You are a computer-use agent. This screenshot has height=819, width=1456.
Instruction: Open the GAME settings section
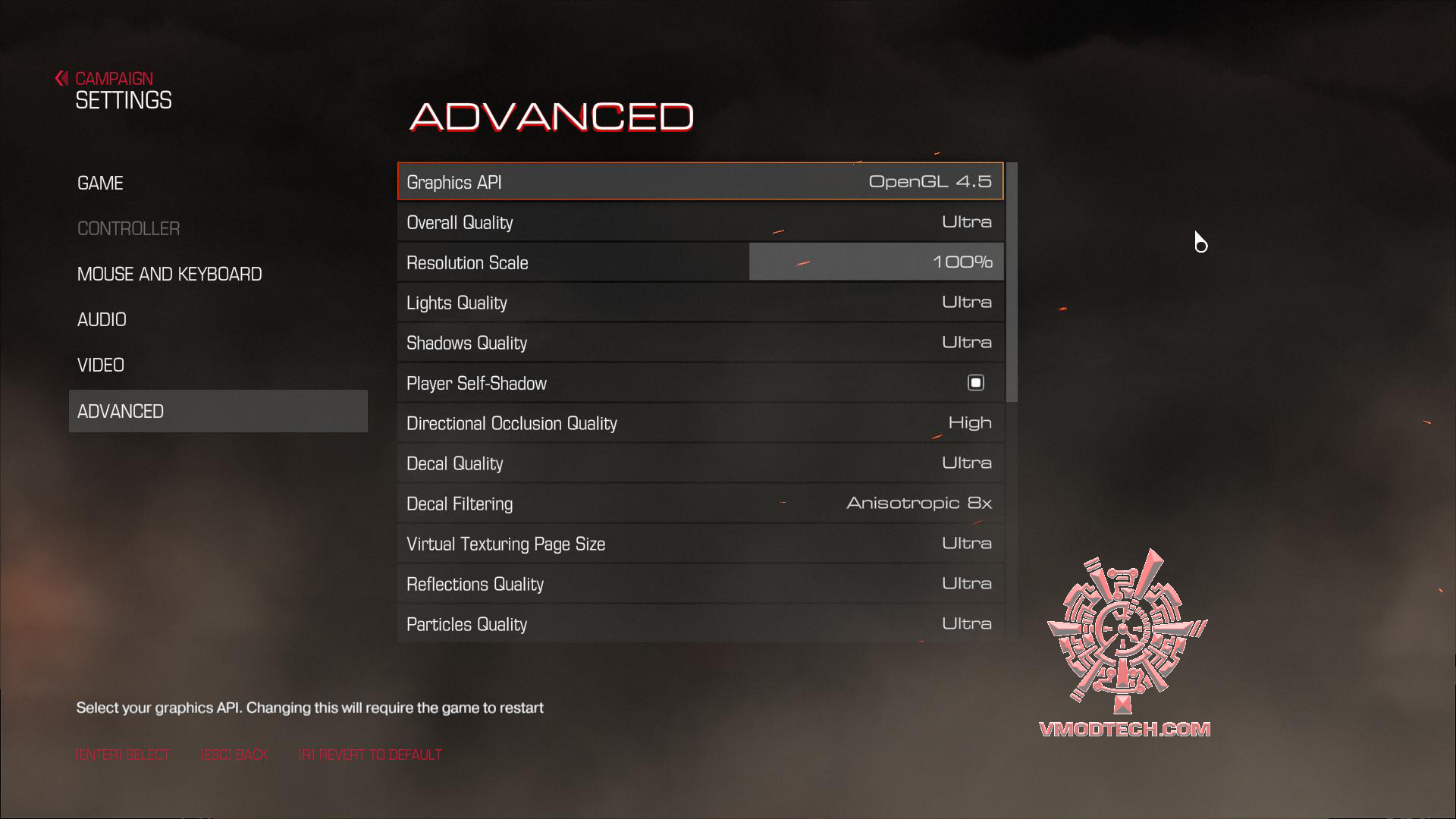pos(99,183)
